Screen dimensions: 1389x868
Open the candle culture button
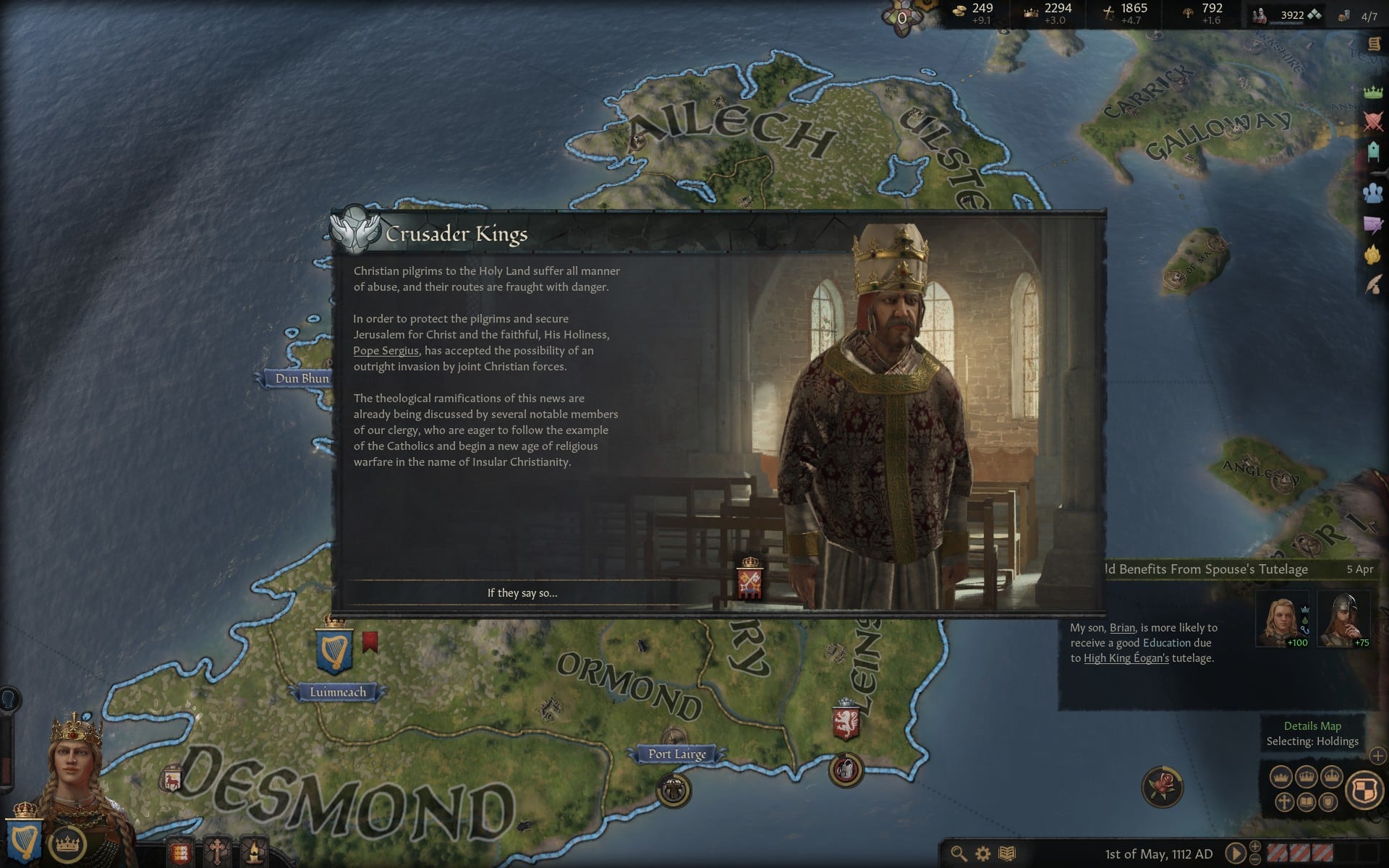254,851
